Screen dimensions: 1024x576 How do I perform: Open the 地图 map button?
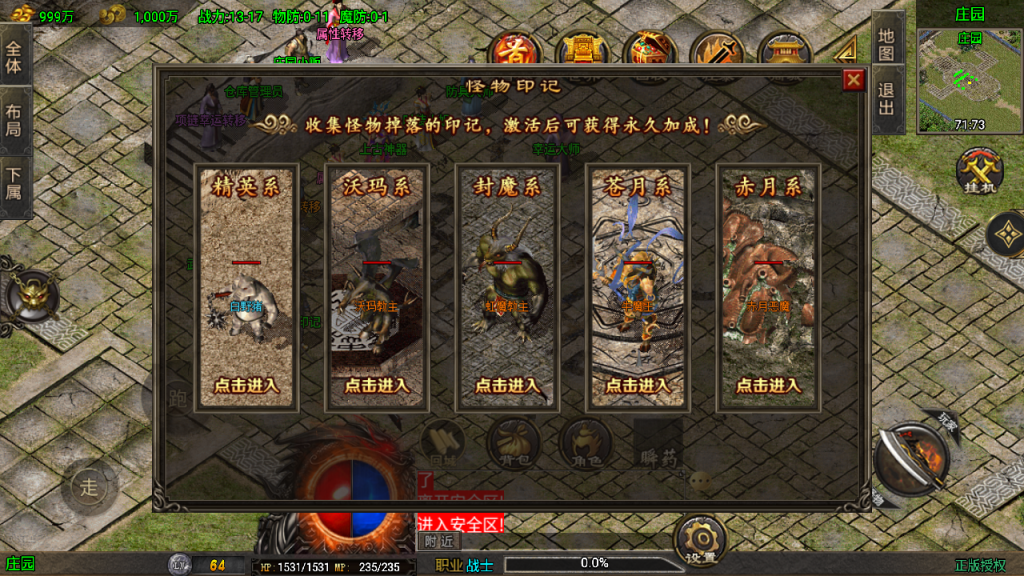(x=887, y=46)
